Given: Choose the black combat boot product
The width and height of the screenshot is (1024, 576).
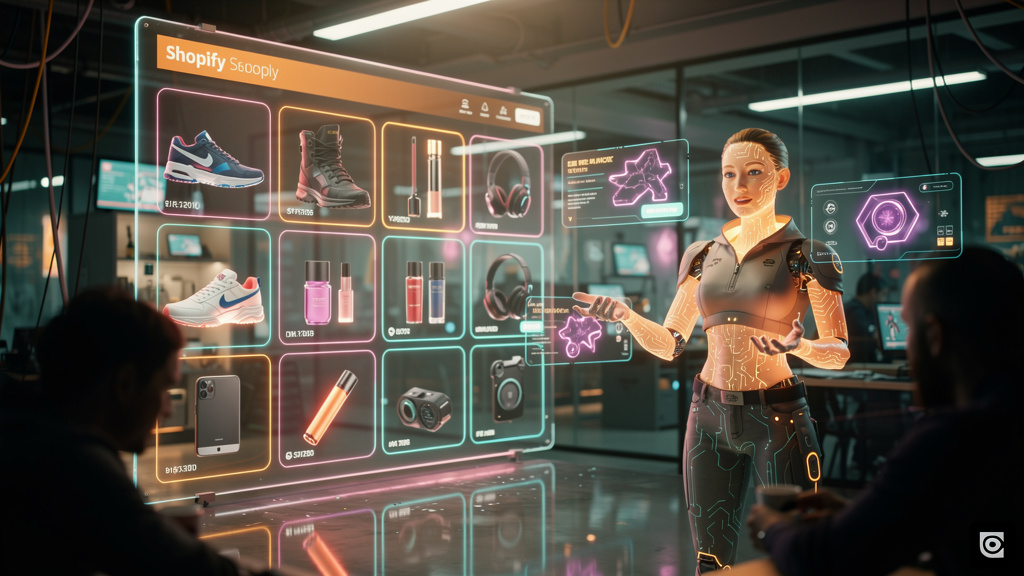Looking at the screenshot, I should (x=328, y=166).
